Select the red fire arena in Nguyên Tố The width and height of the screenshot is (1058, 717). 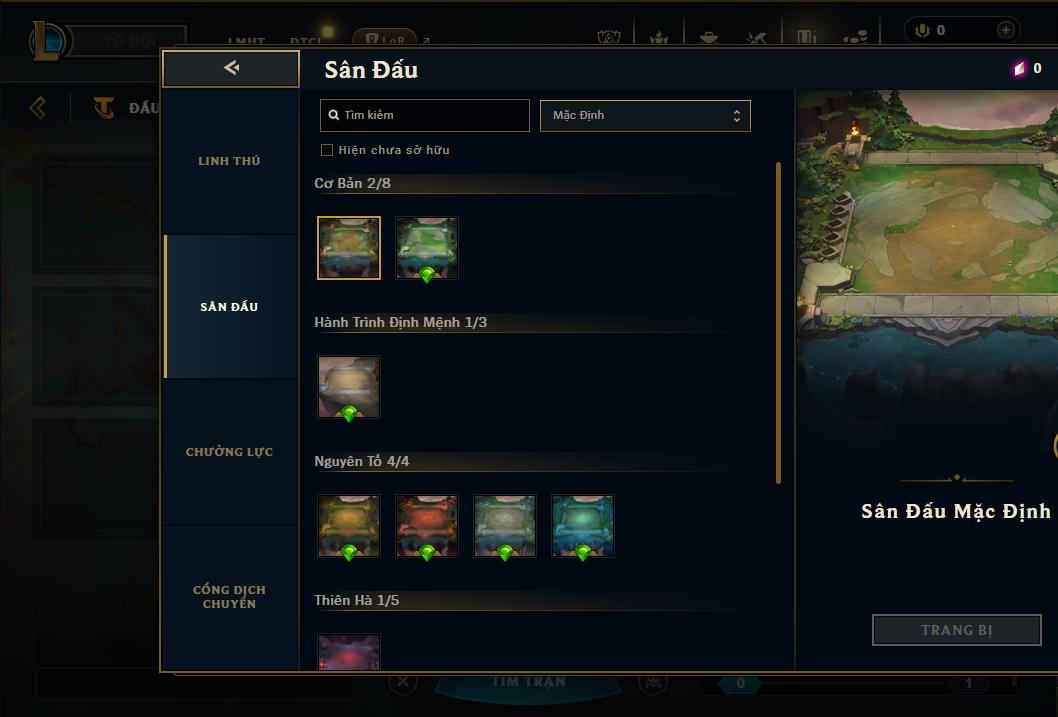(x=427, y=526)
